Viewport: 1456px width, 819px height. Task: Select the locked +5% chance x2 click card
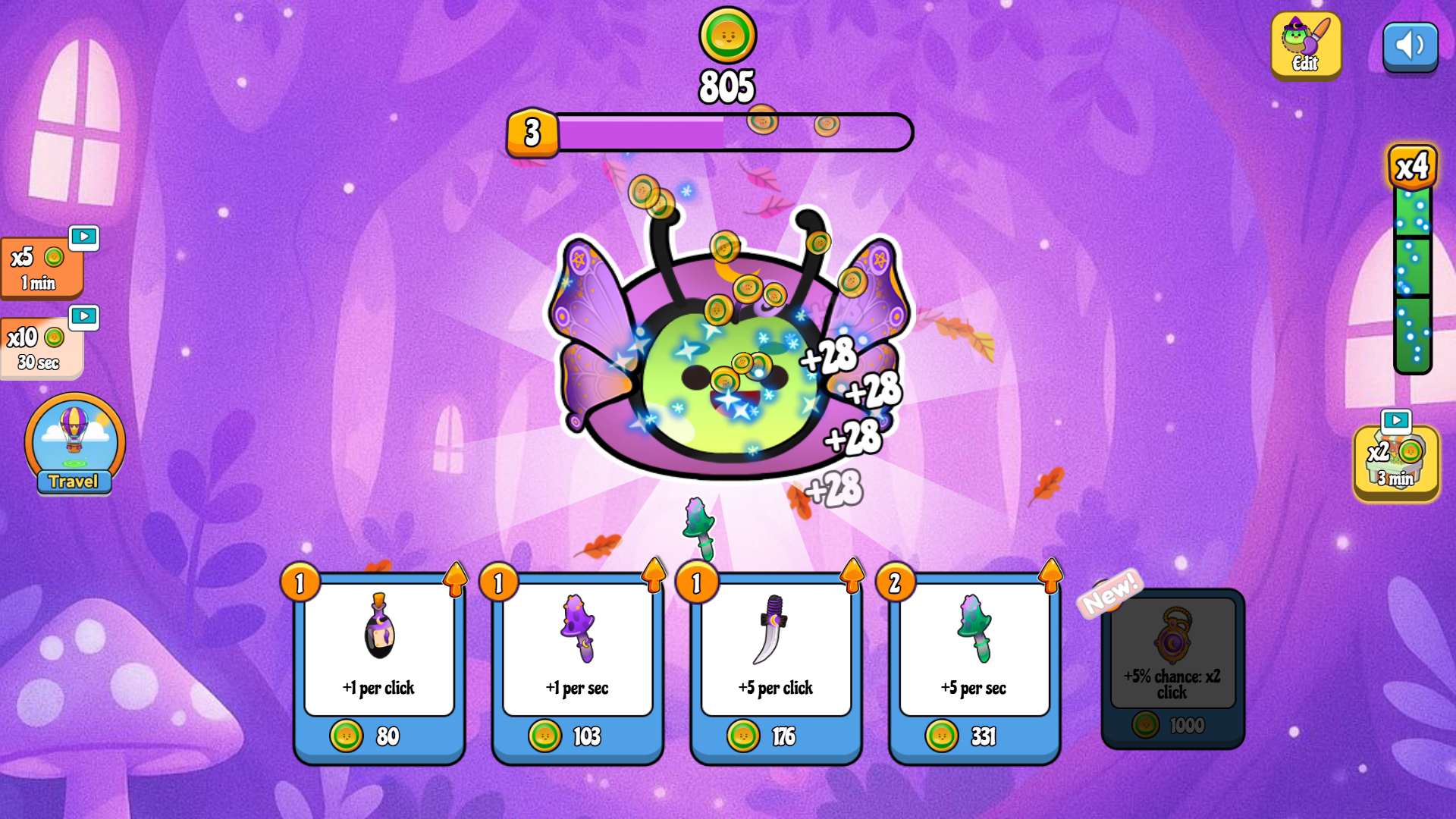coord(1172,667)
